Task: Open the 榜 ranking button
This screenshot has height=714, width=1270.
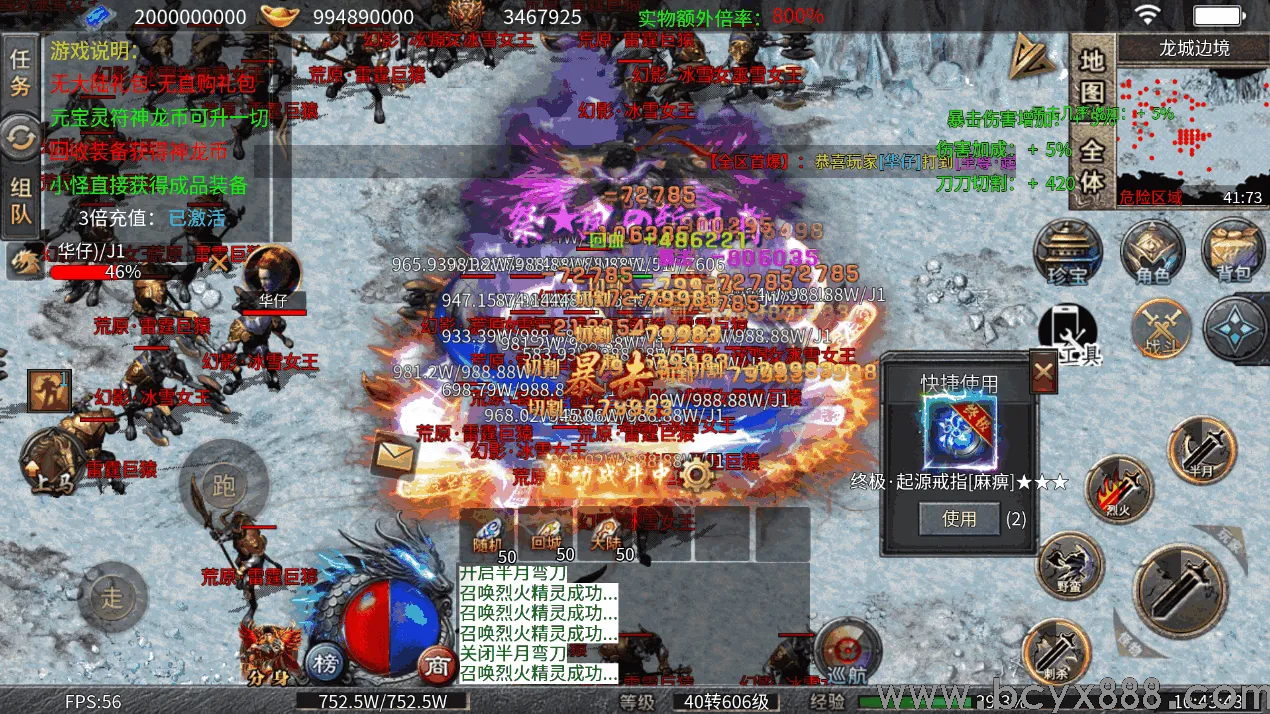Action: pyautogui.click(x=324, y=662)
